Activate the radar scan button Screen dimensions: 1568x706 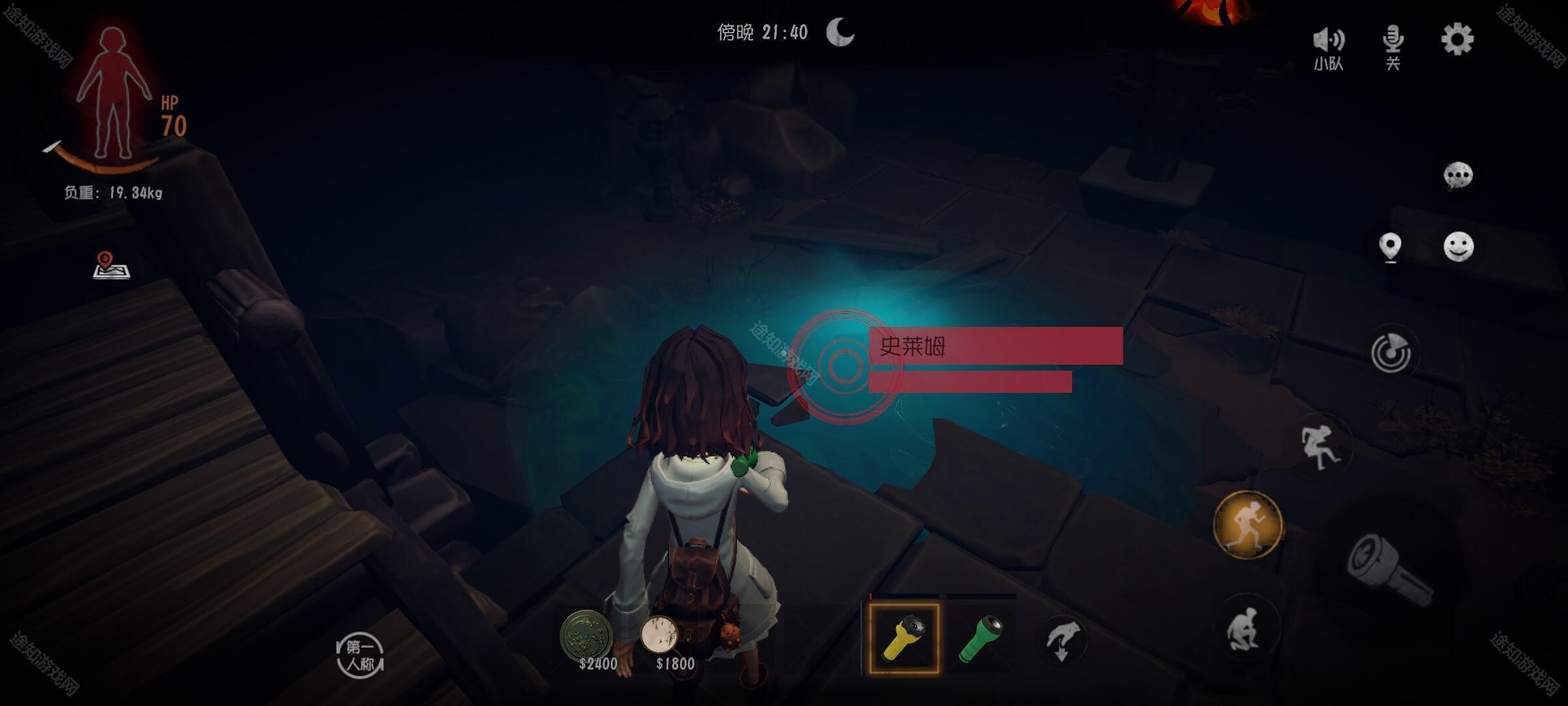[x=1390, y=353]
